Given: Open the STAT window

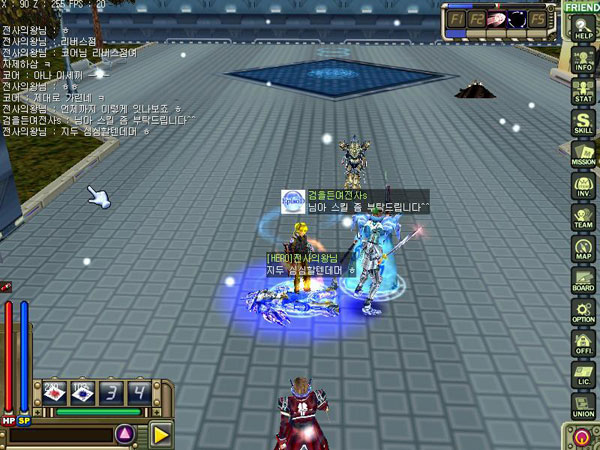Looking at the screenshot, I should [x=581, y=90].
